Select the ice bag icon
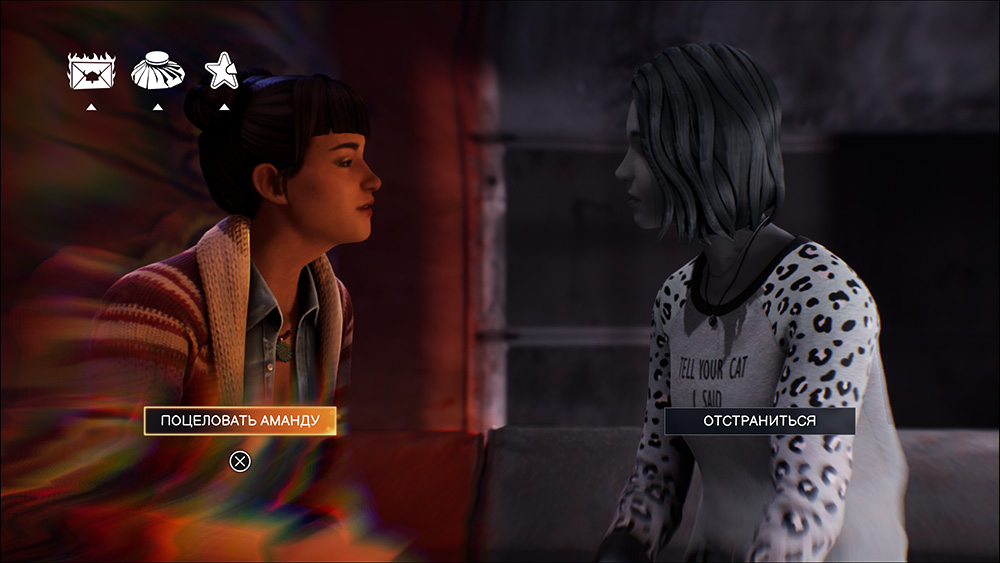This screenshot has width=1000, height=563. pyautogui.click(x=157, y=72)
